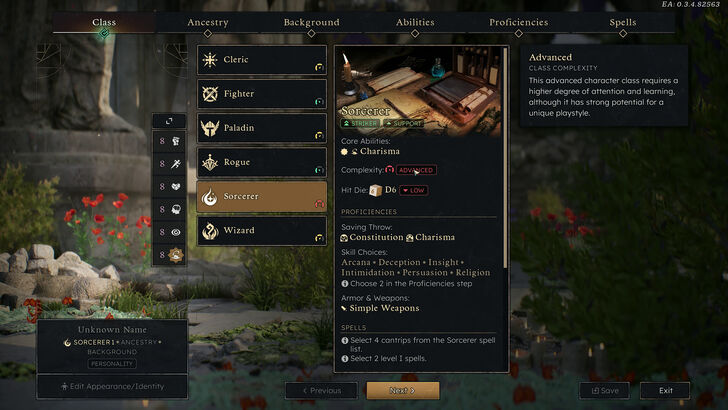Show the Spells tab

coord(622,22)
